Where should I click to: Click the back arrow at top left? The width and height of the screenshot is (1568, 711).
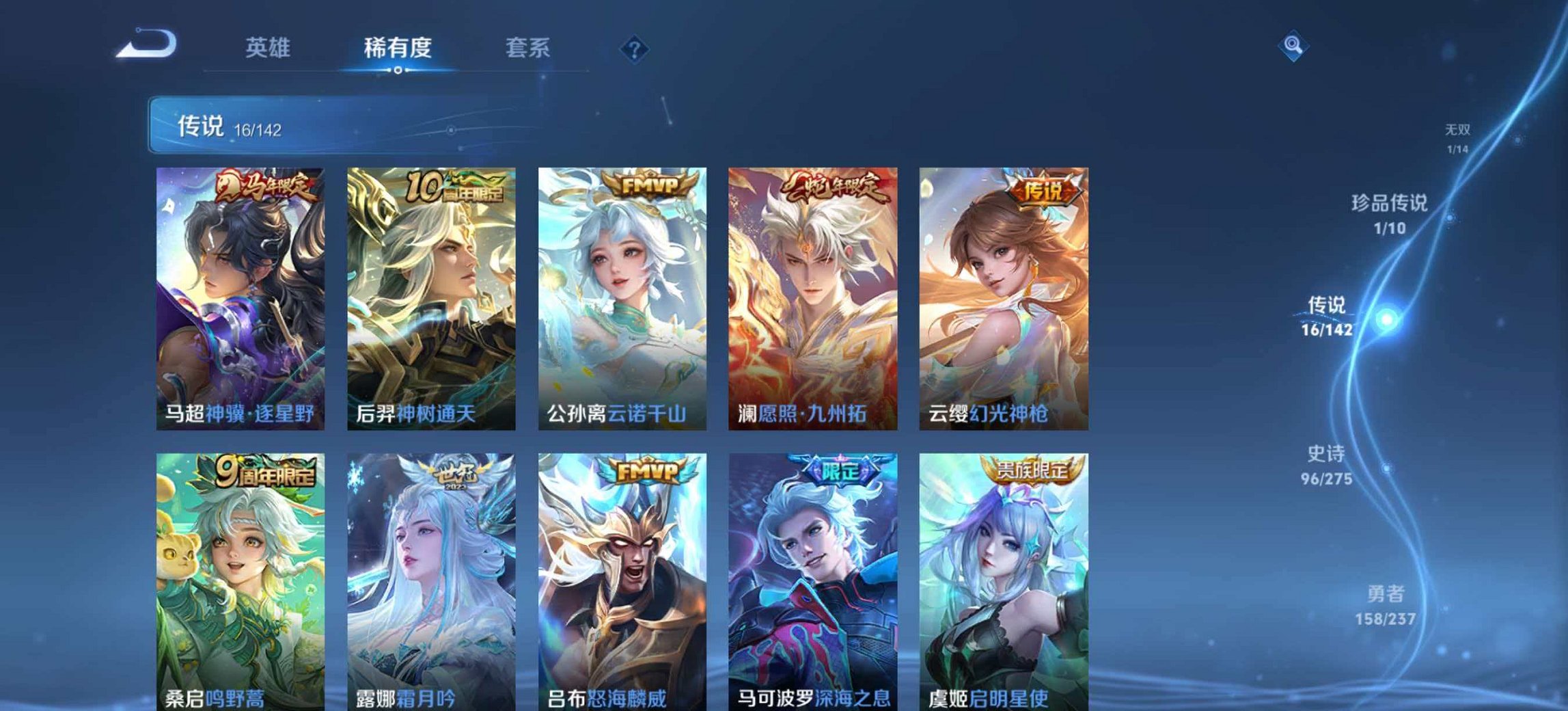146,44
